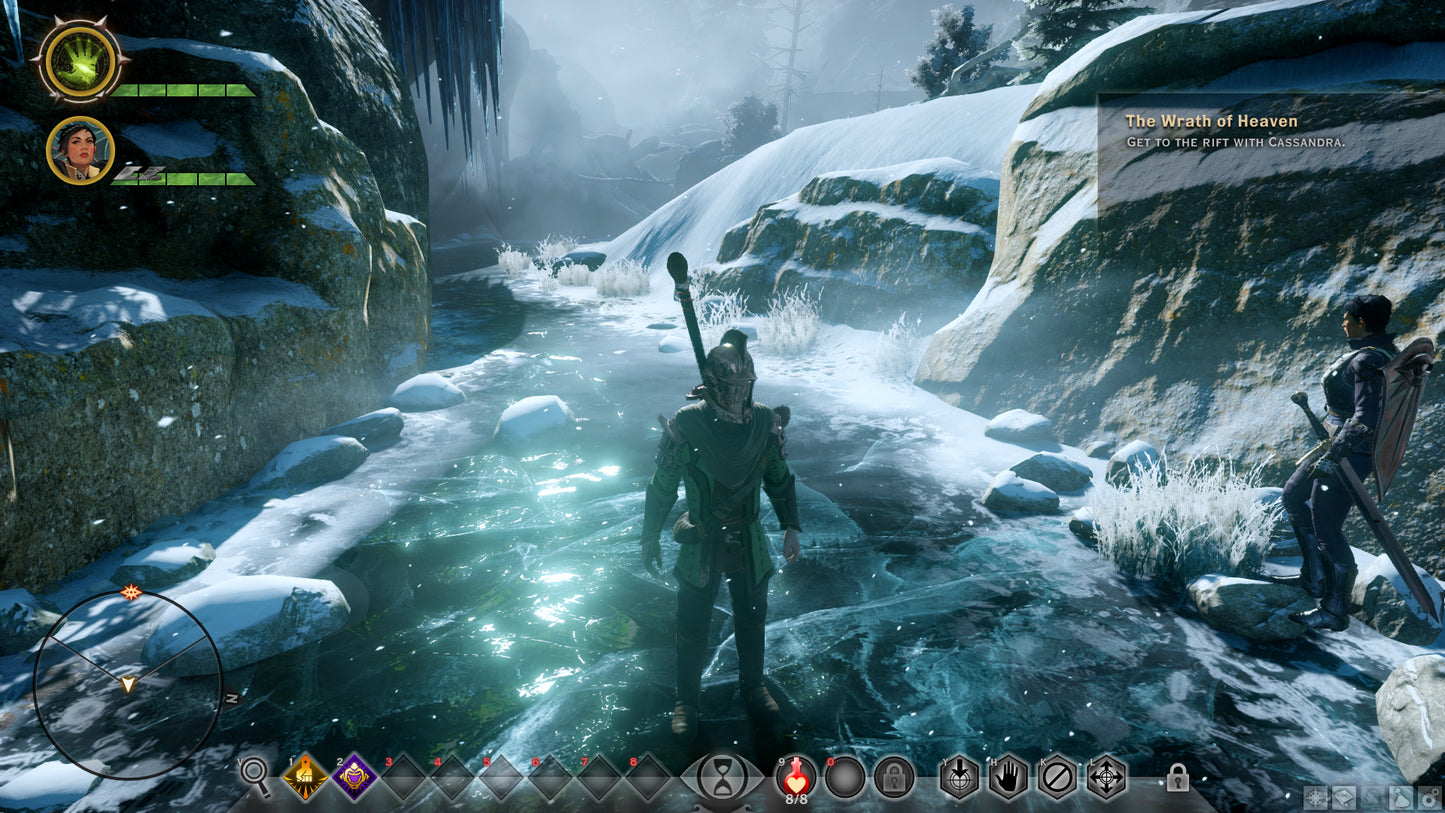1445x813 pixels.
Task: Open the map compass icon
Action: tap(1316, 797)
